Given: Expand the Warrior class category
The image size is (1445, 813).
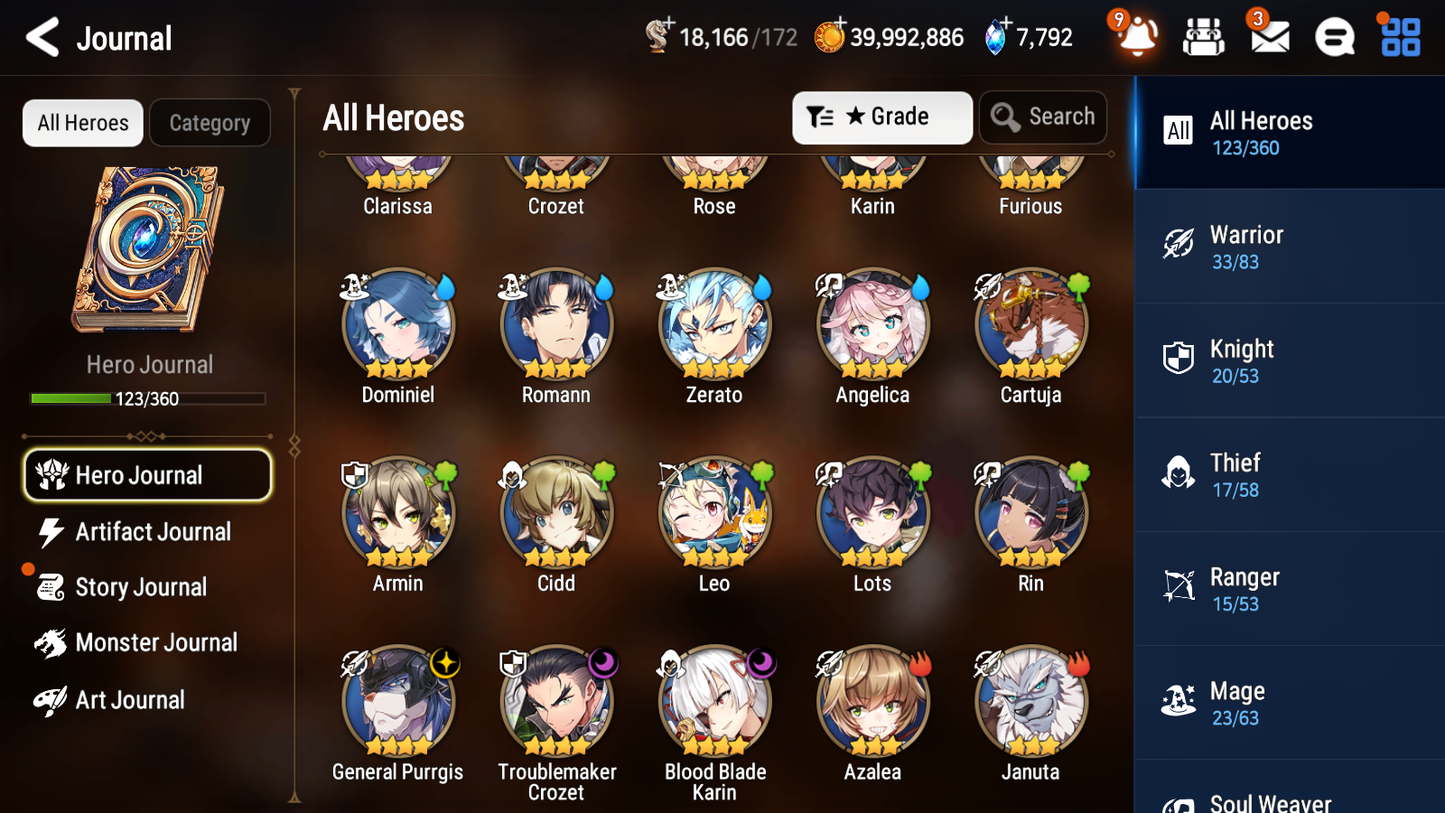Looking at the screenshot, I should [x=1288, y=246].
